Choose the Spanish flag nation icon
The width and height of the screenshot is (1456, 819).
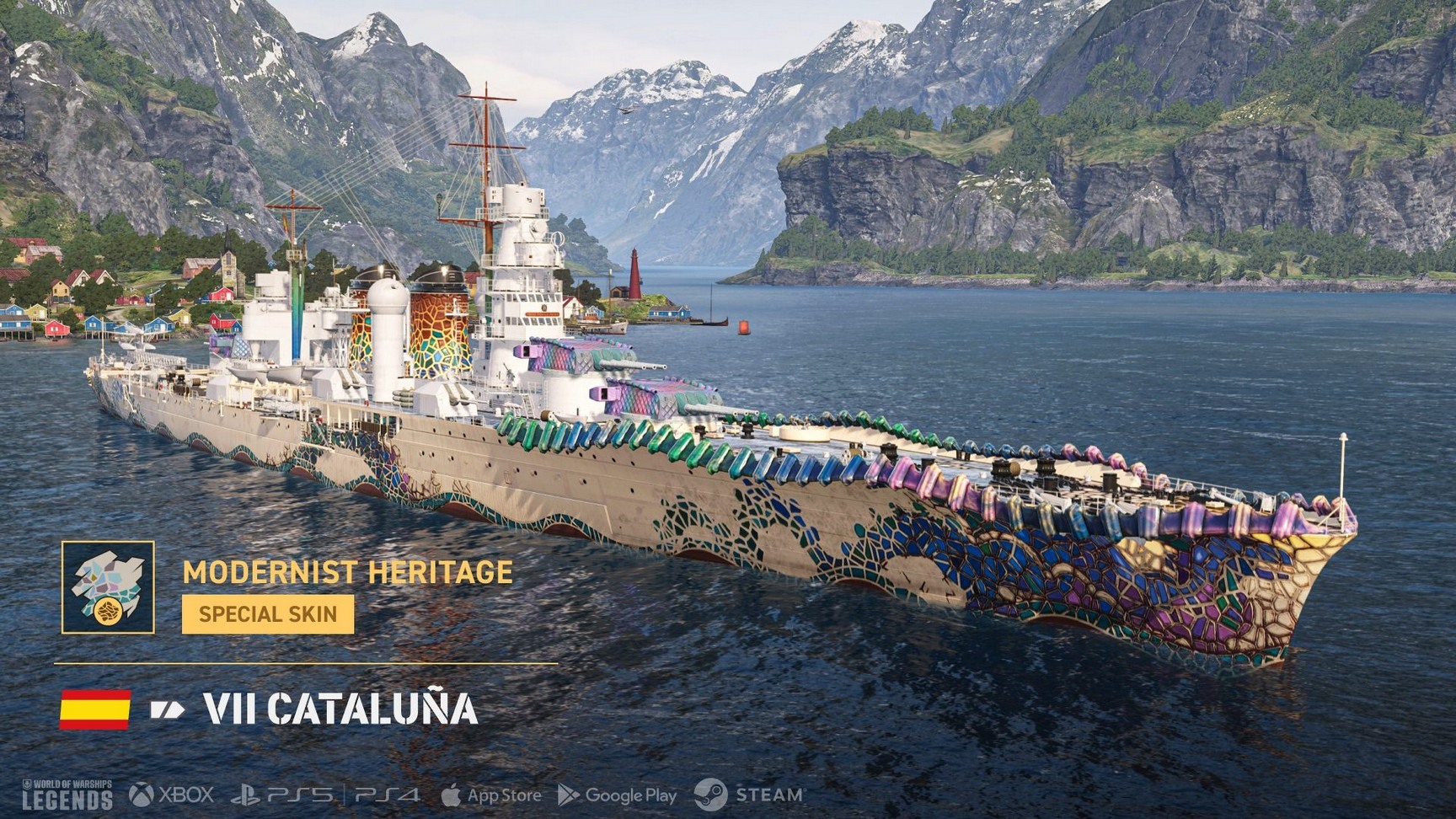(95, 709)
